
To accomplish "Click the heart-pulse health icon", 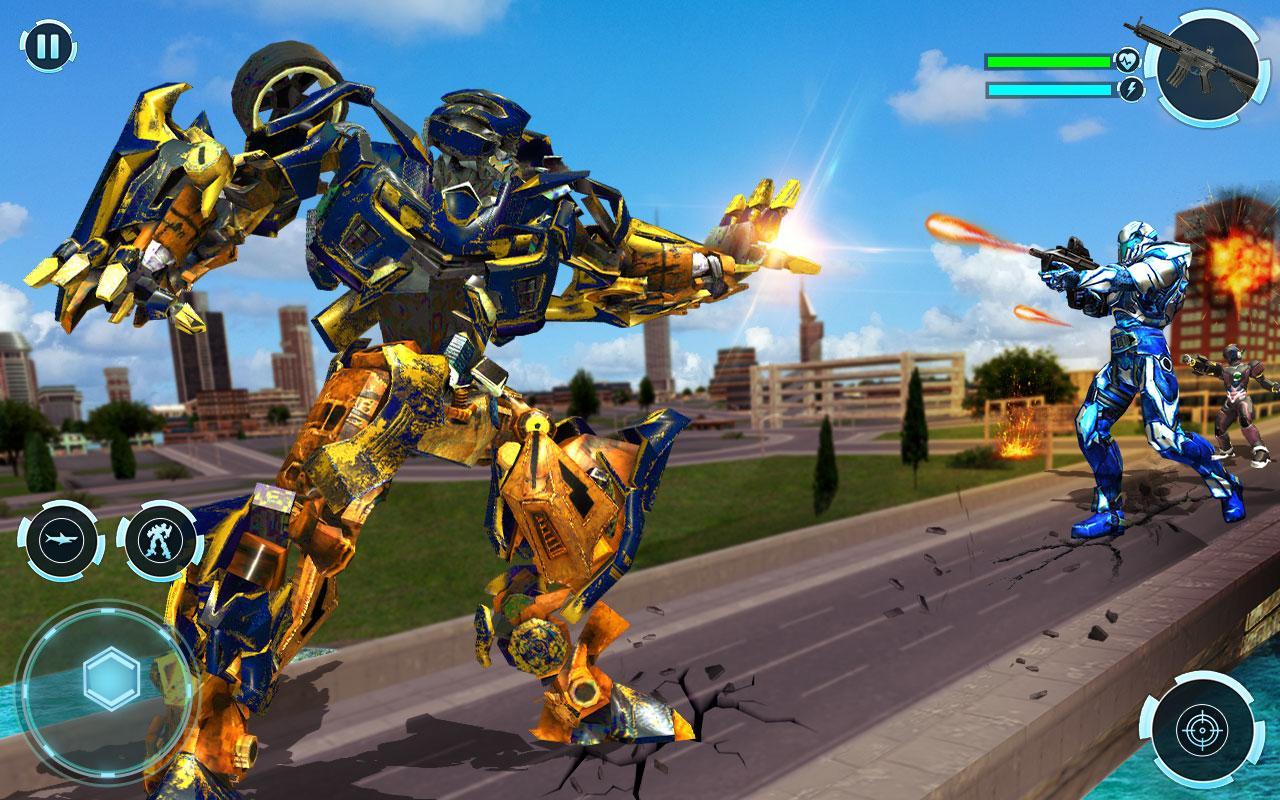I will coord(1125,60).
